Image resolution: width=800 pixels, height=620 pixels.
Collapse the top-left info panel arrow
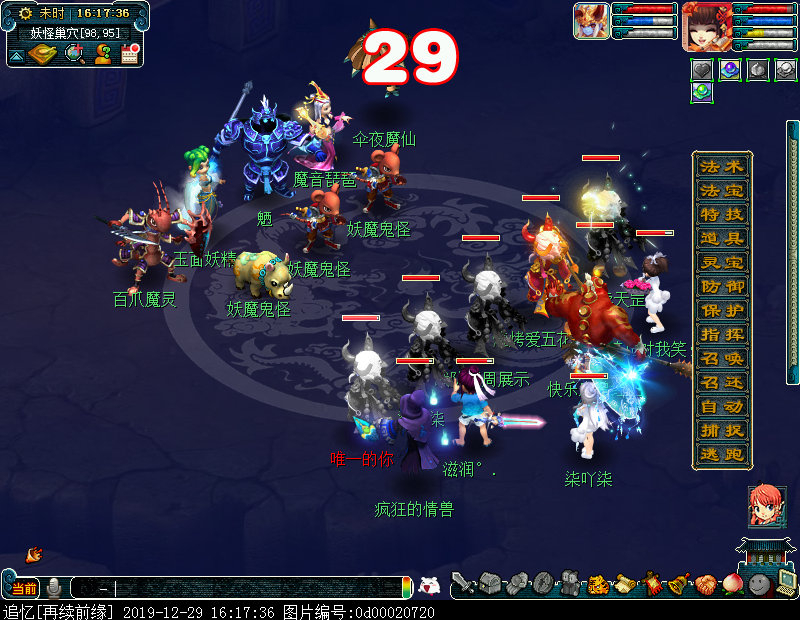click(16, 55)
